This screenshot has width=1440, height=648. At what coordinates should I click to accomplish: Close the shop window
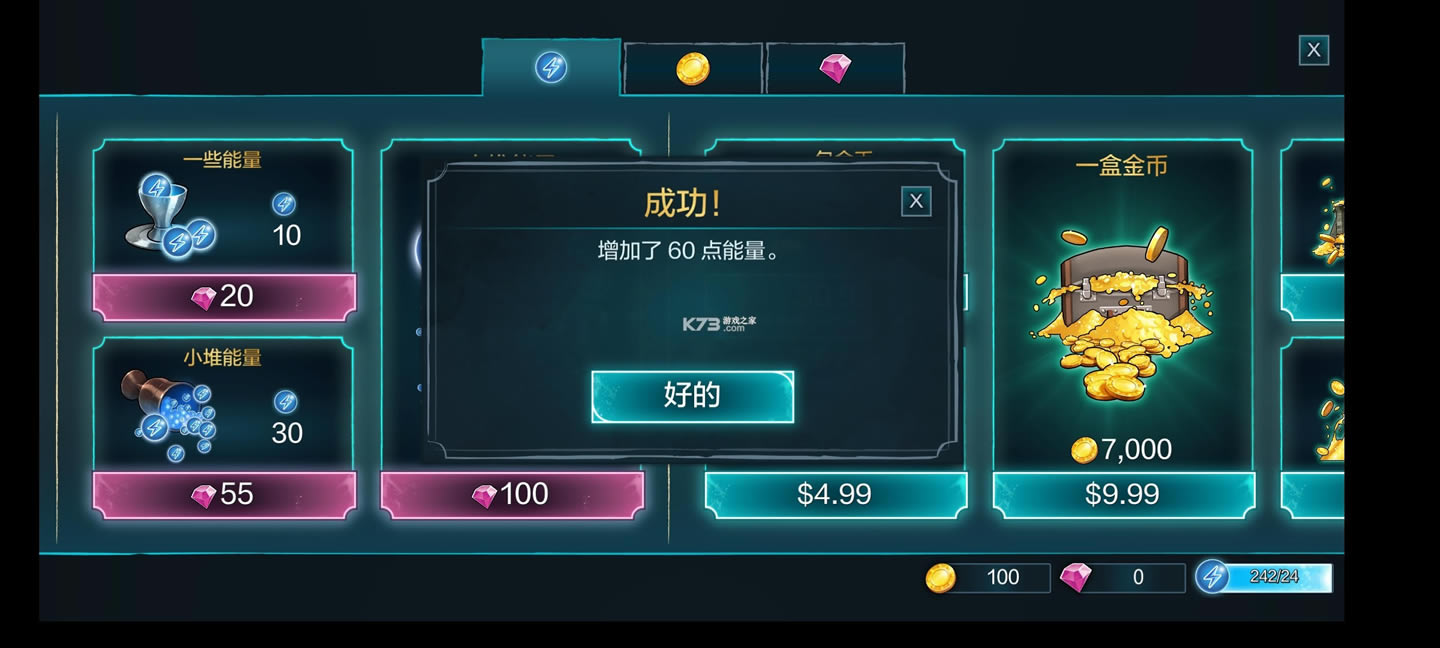(1313, 50)
